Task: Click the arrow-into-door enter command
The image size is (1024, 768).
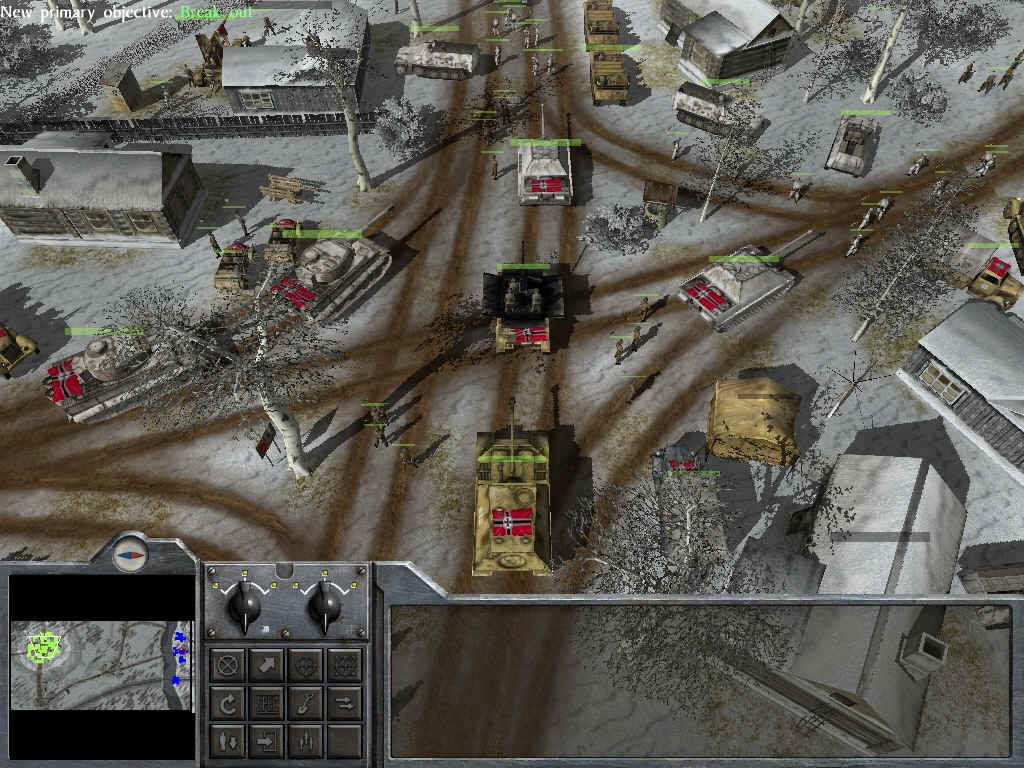Action: click(x=267, y=742)
